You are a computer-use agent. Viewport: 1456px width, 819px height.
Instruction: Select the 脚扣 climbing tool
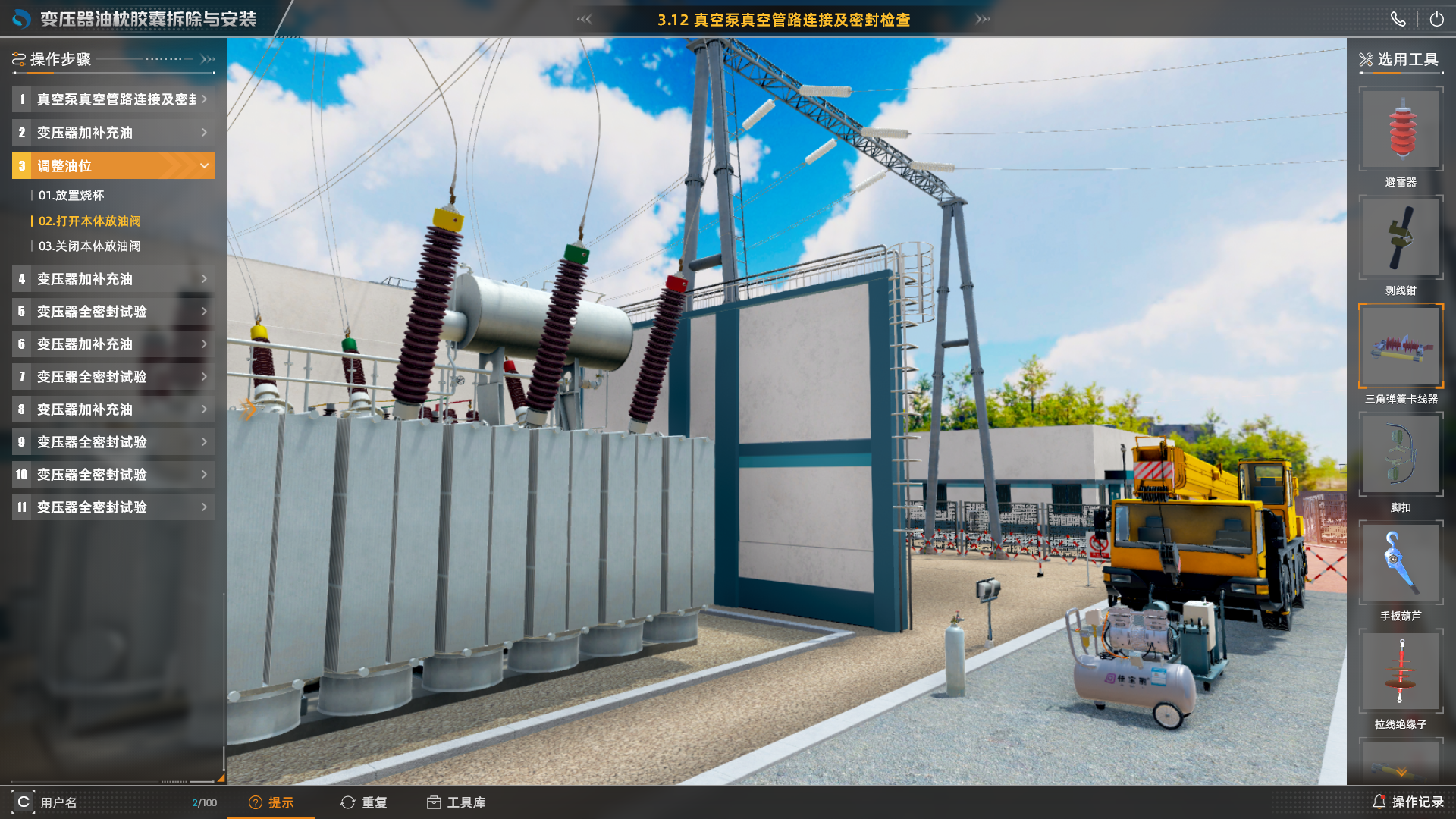[1401, 455]
